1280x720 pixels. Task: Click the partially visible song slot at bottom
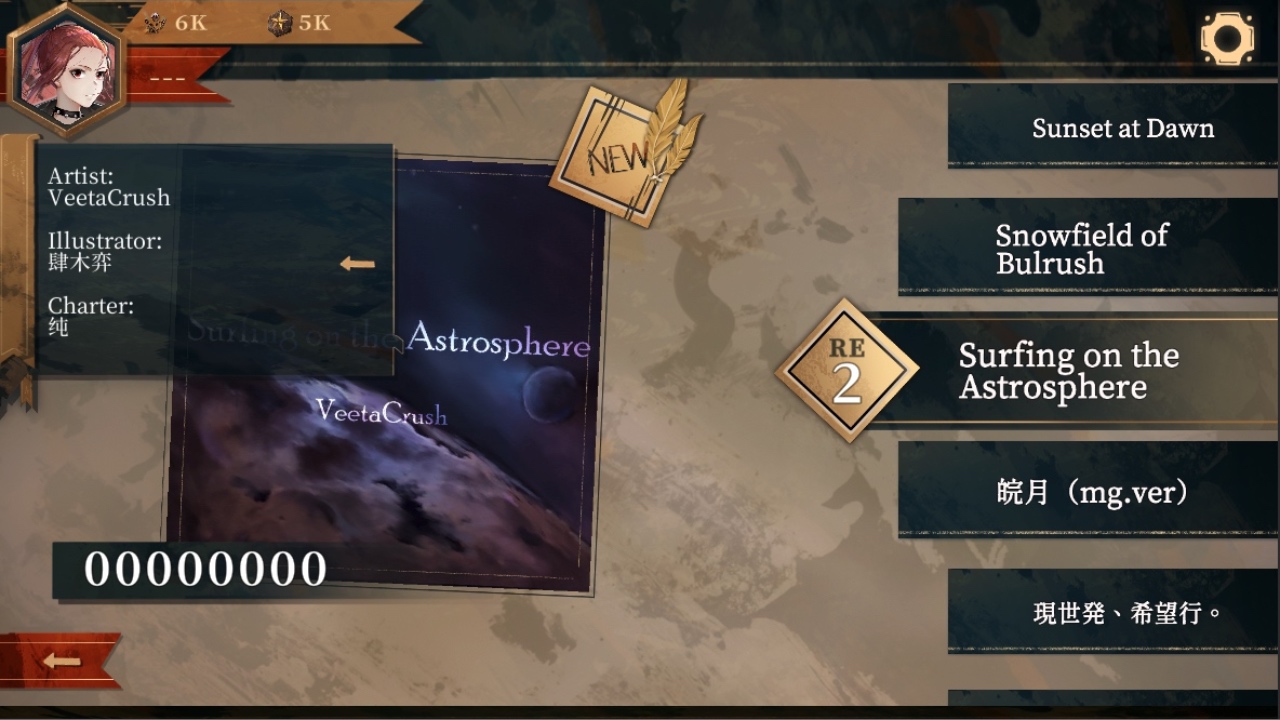(1110, 705)
